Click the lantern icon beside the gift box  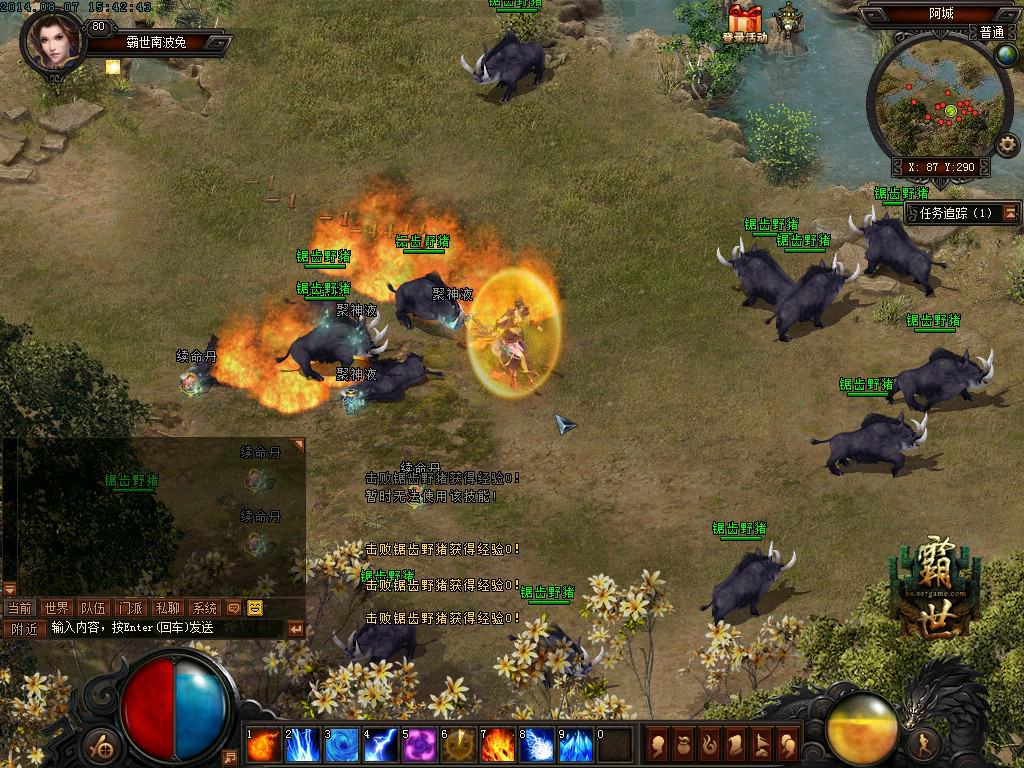point(790,20)
